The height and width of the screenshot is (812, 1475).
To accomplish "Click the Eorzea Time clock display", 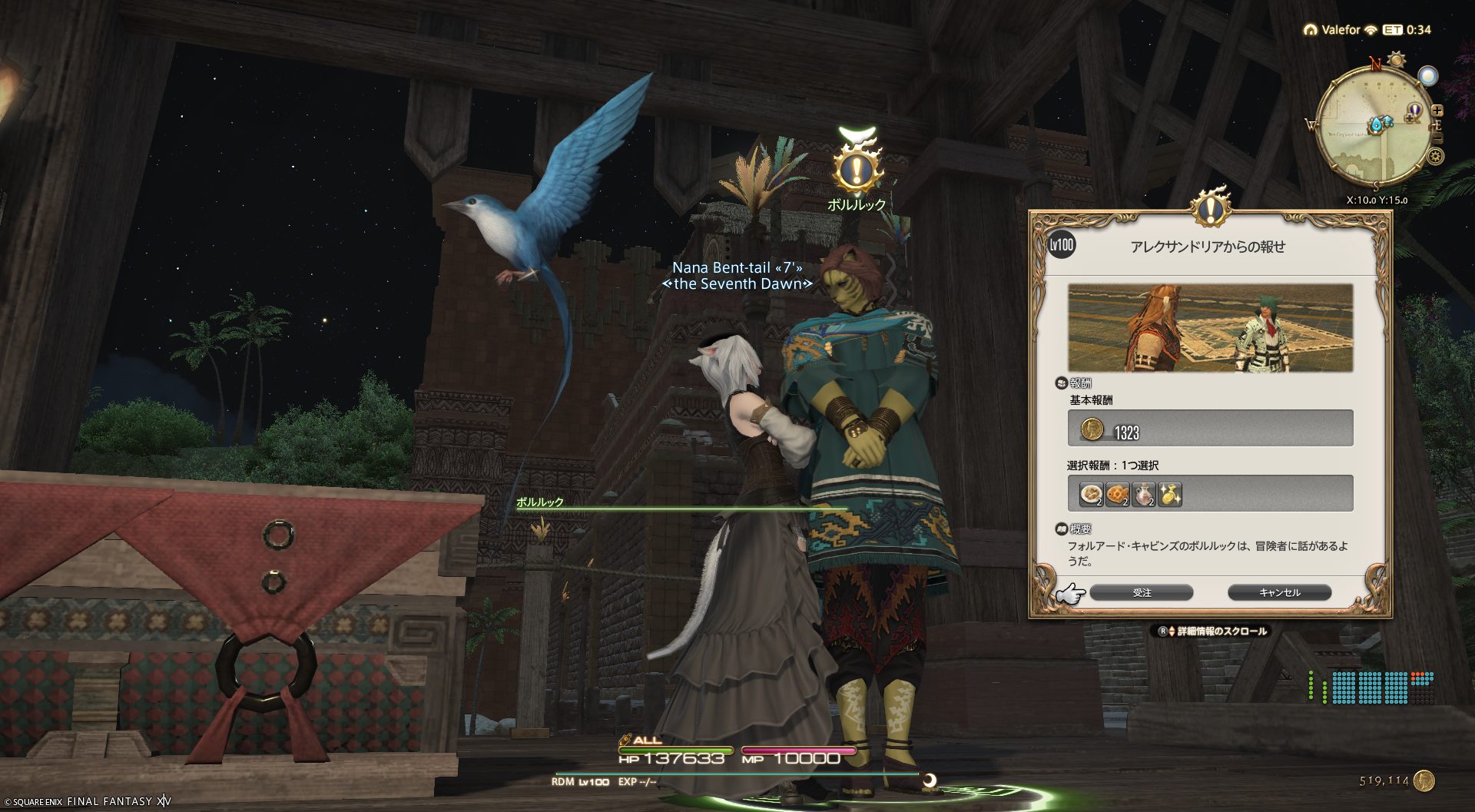I will click(x=1408, y=30).
